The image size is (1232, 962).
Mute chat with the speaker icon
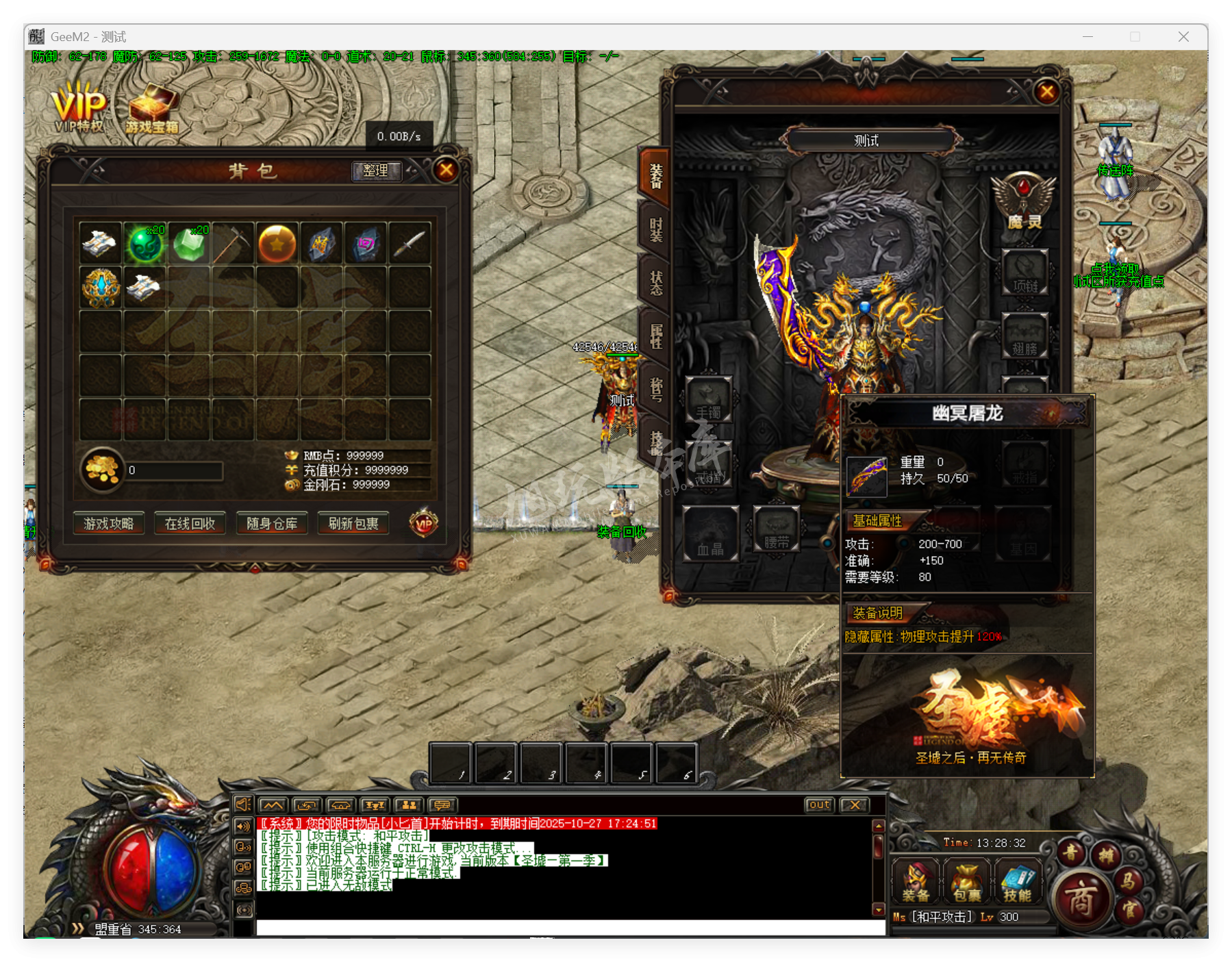pos(243,805)
